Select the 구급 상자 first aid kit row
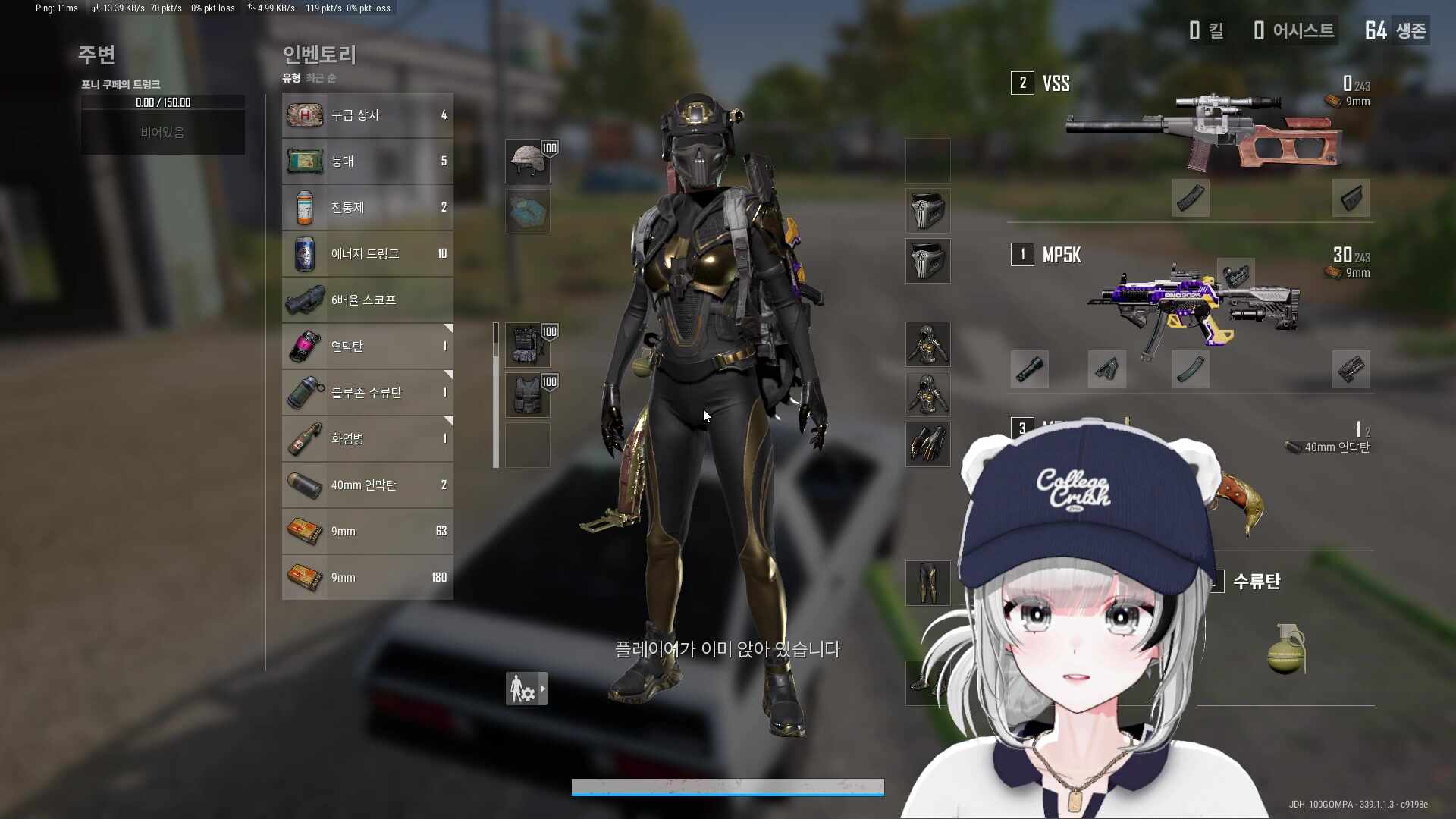The height and width of the screenshot is (819, 1456). pos(367,115)
